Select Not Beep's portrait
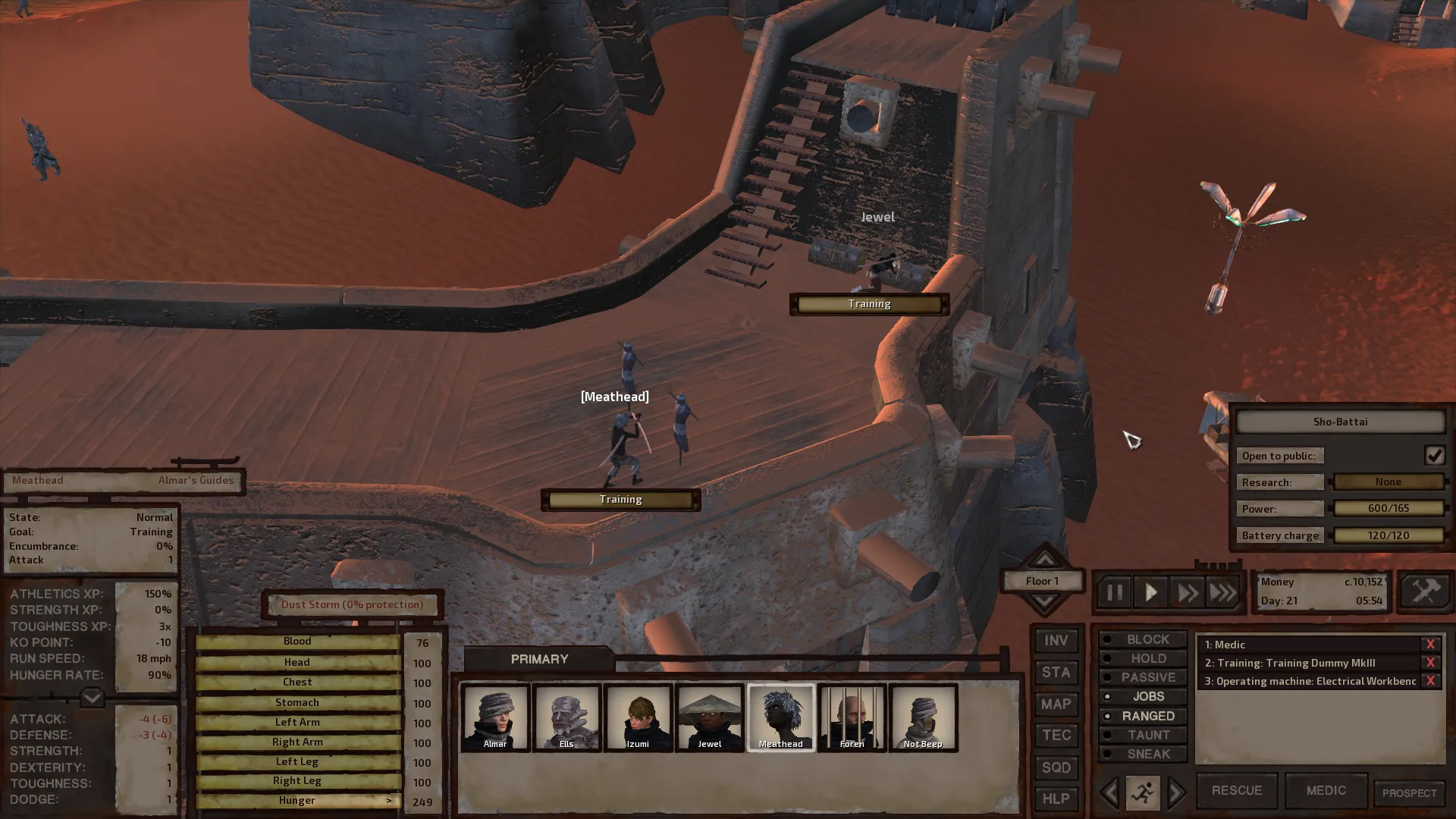This screenshot has height=819, width=1456. click(x=923, y=717)
